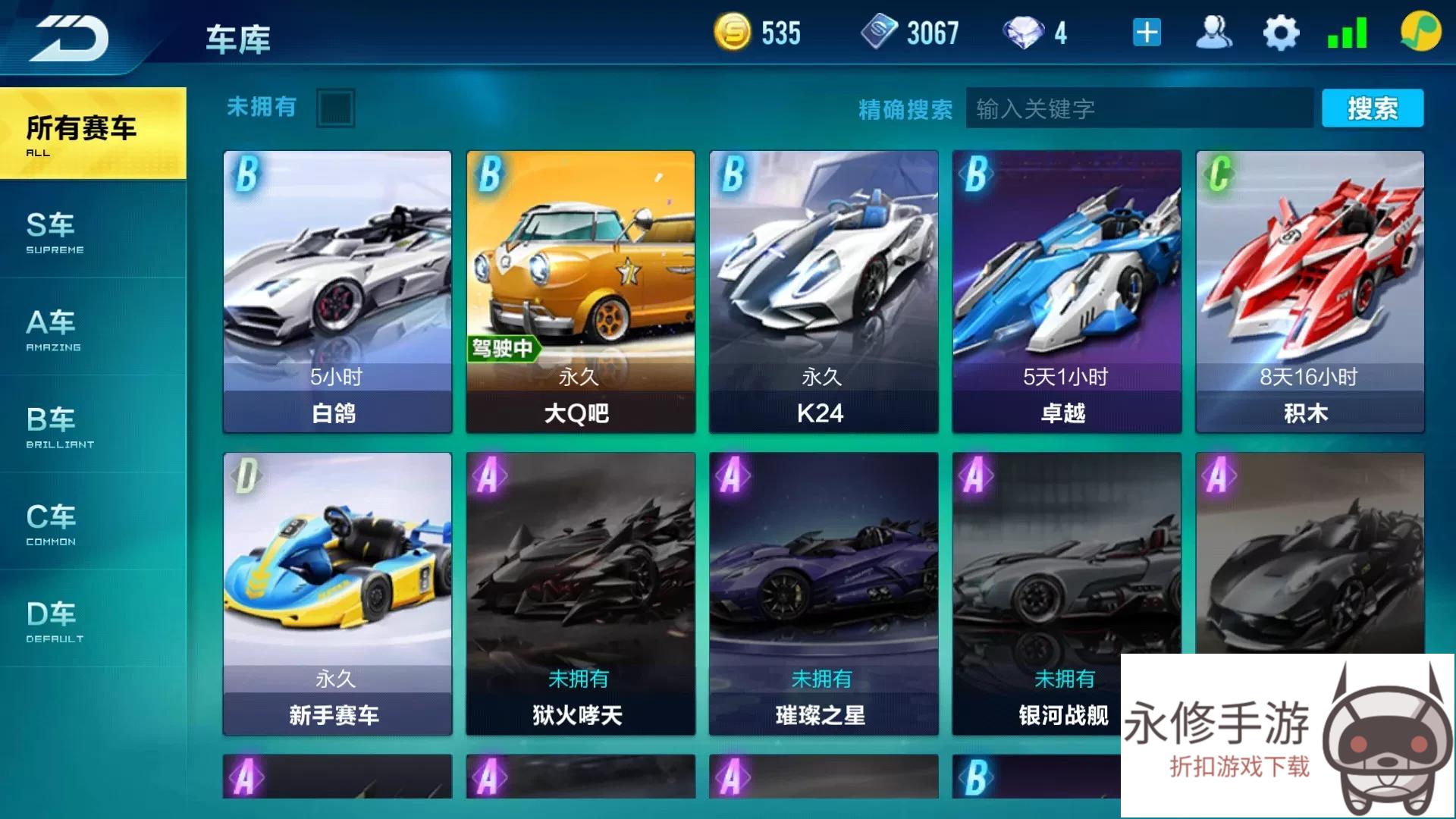View the D车 Default category
The image size is (1456, 819).
[x=93, y=620]
